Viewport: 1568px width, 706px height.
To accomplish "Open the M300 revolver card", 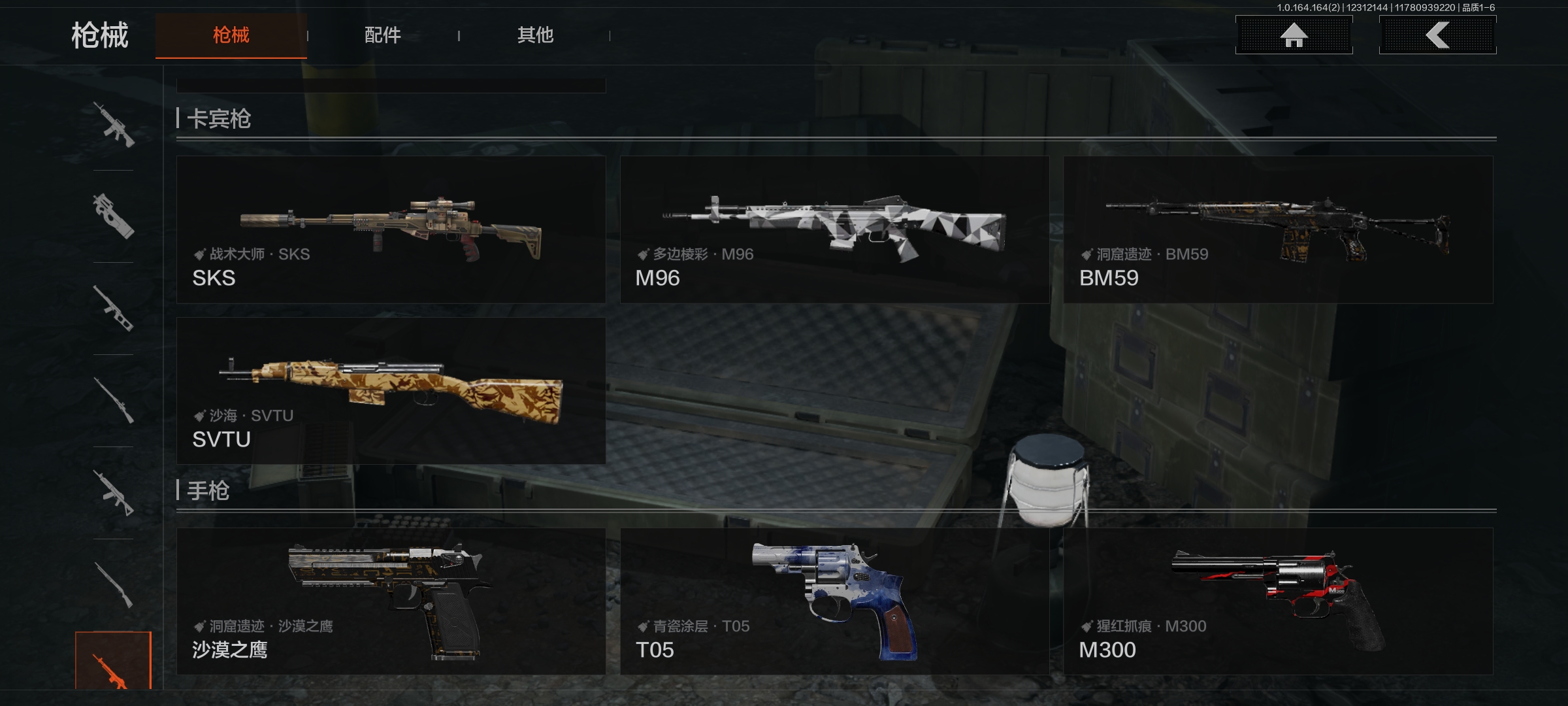I will click(x=1278, y=601).
